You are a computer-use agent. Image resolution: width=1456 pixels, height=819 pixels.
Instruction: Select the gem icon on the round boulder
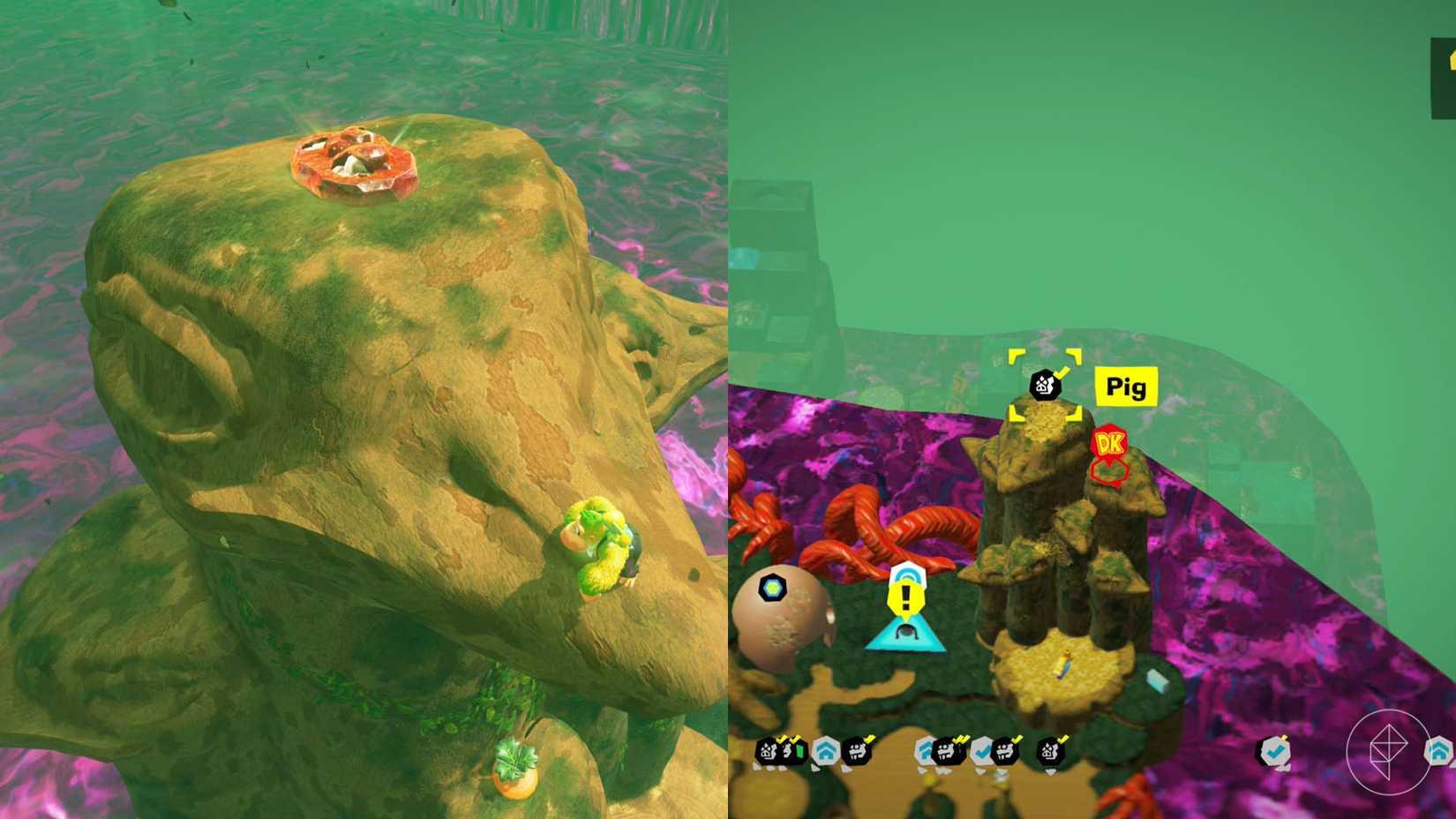coord(772,588)
